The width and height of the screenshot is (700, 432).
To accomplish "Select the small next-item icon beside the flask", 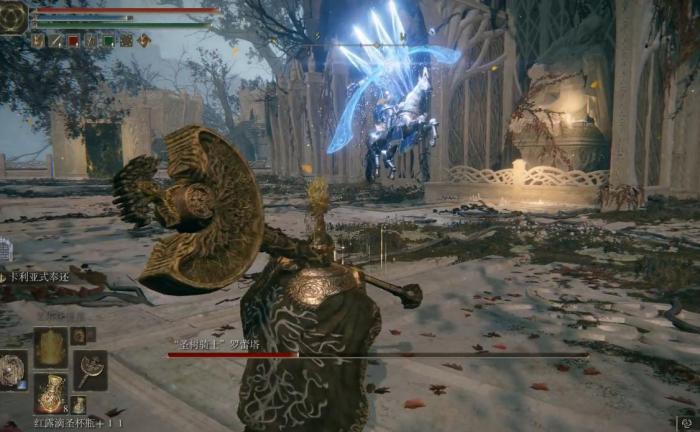I will [x=78, y=405].
